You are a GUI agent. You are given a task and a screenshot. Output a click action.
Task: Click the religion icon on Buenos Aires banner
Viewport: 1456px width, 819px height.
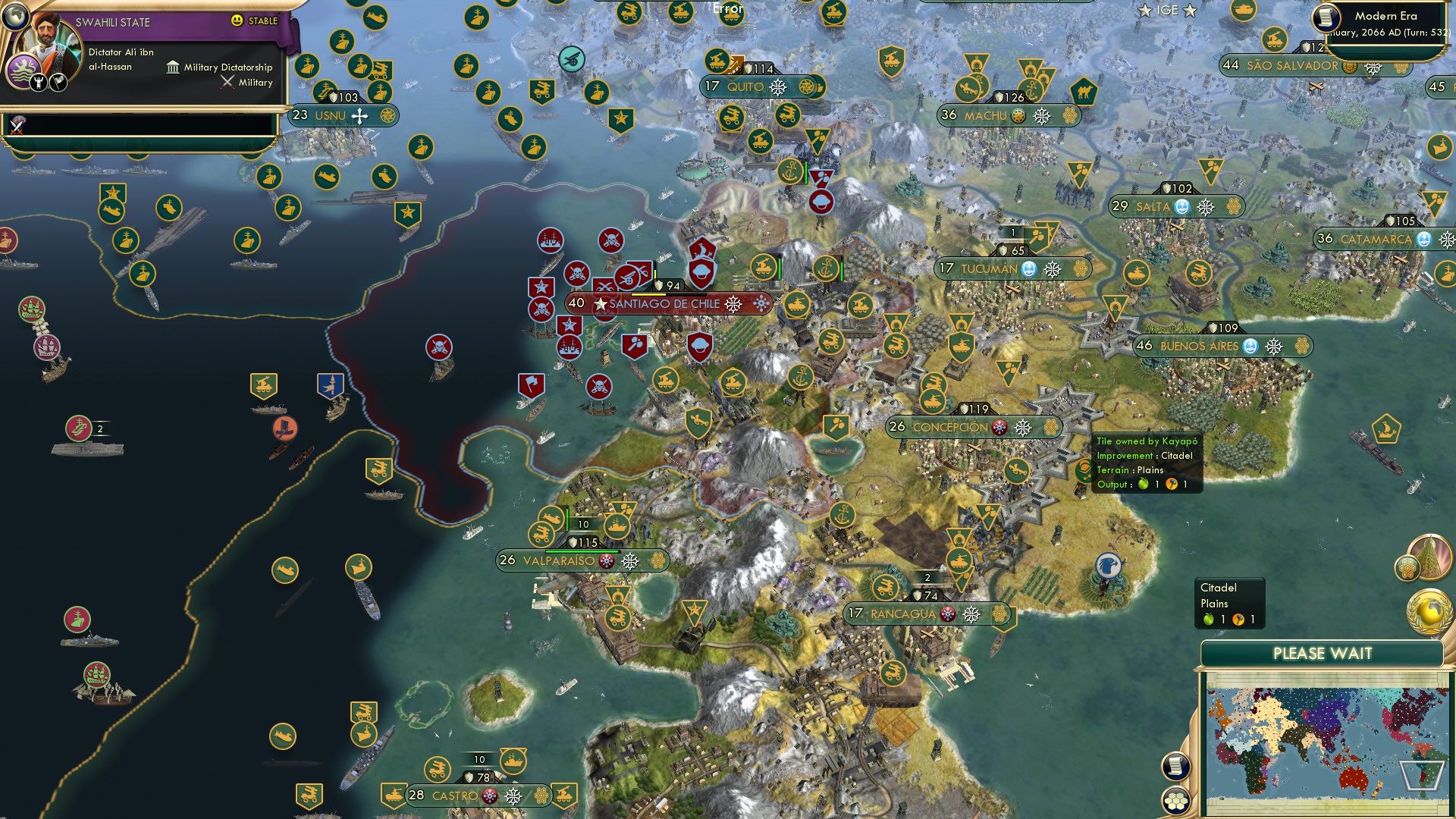click(x=1250, y=347)
